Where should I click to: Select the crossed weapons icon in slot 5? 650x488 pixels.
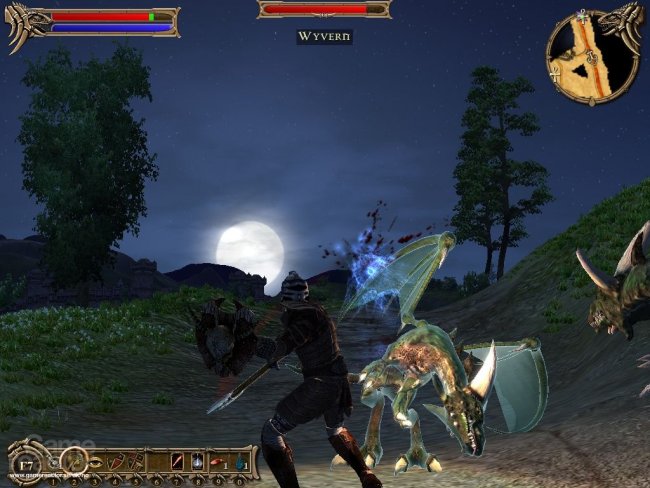point(135,462)
